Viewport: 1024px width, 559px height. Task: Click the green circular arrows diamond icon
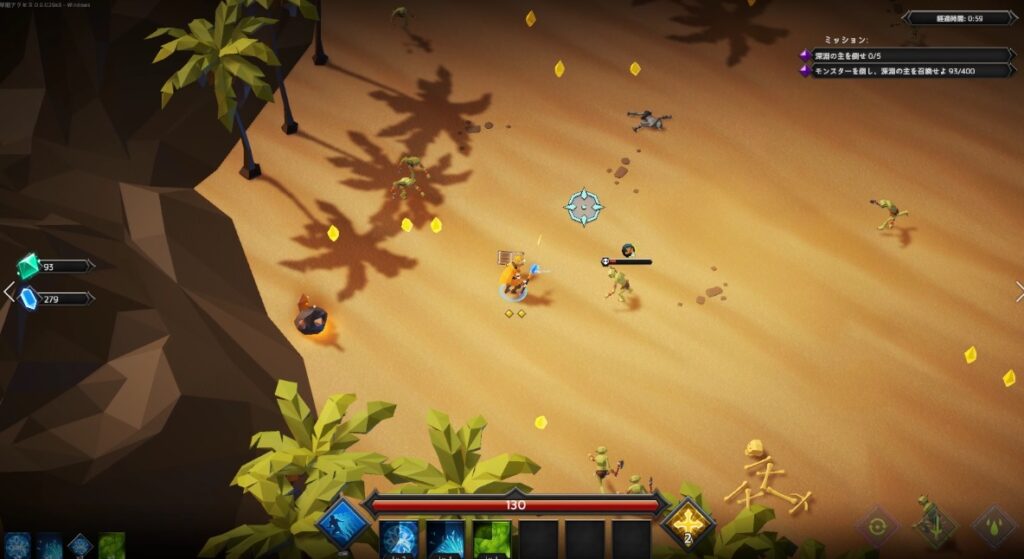(x=877, y=527)
